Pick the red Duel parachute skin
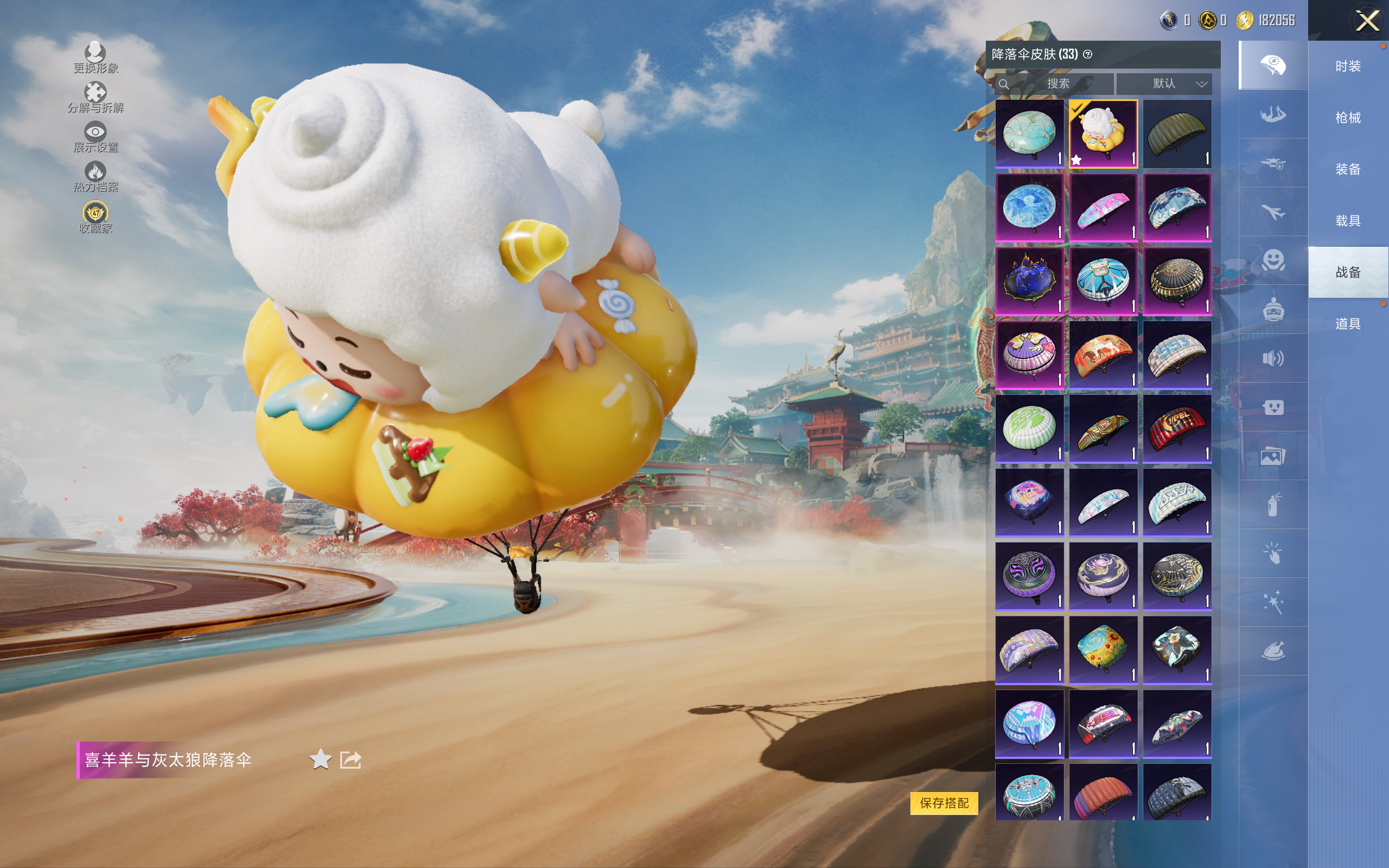 (x=1177, y=428)
